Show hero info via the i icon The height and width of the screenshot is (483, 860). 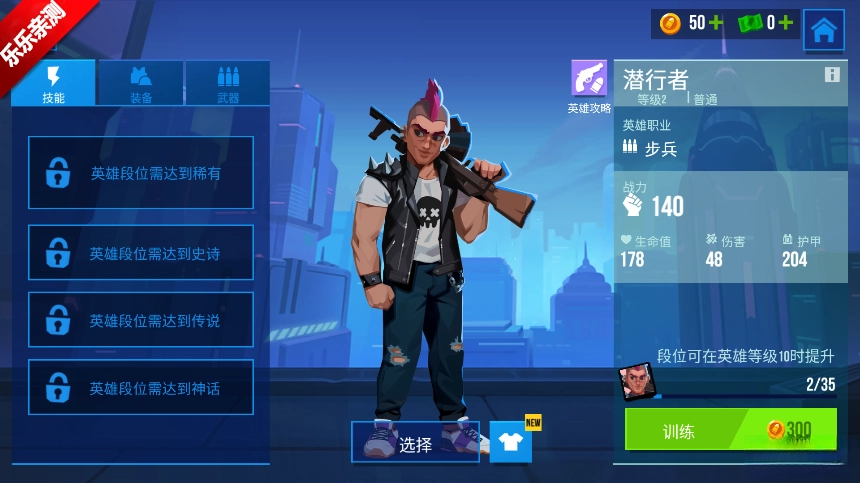pyautogui.click(x=831, y=75)
